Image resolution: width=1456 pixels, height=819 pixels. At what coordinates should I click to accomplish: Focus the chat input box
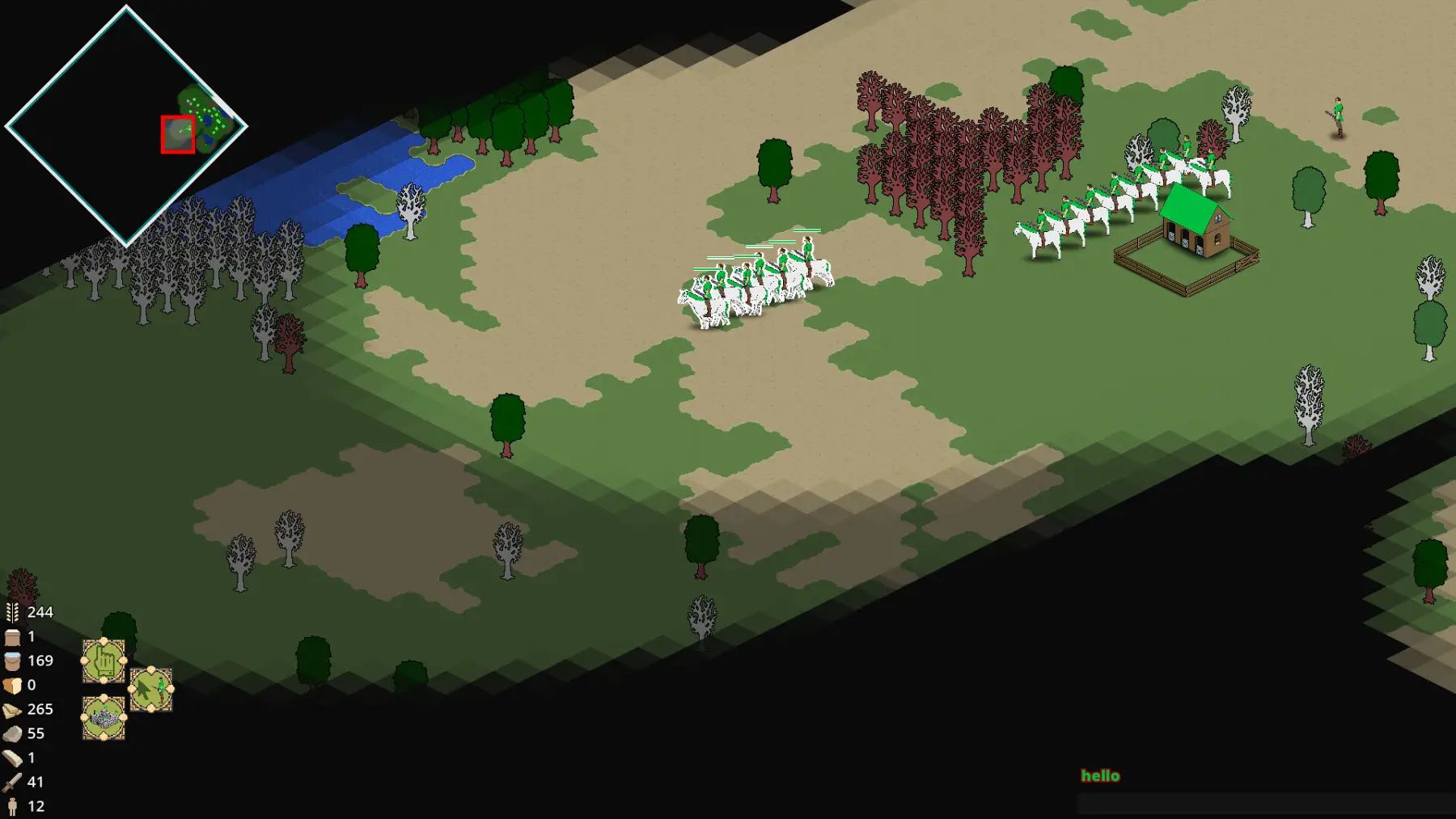(x=1265, y=803)
